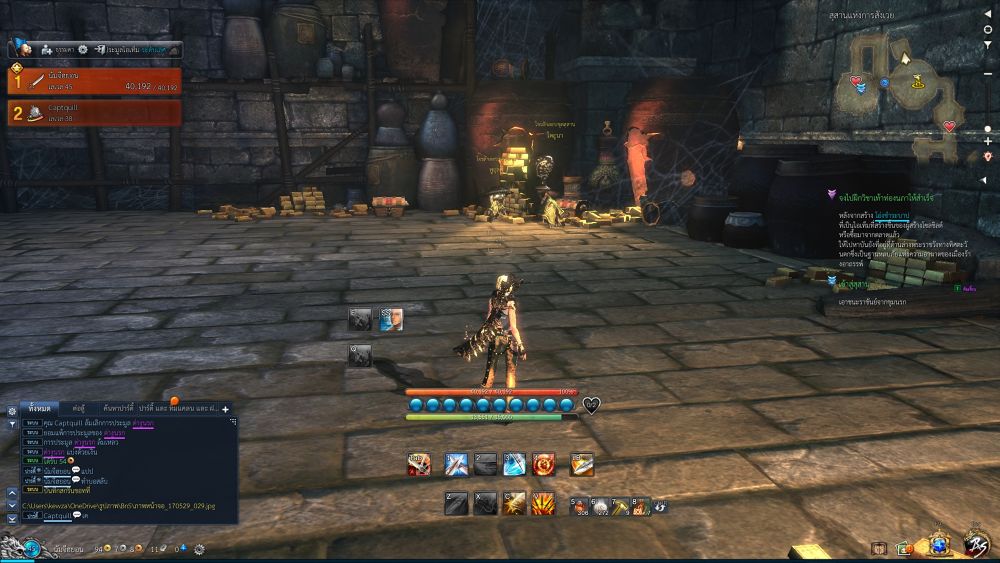The image size is (1000, 563).
Task: Open the settings gear beside the currency display
Action: (200, 549)
